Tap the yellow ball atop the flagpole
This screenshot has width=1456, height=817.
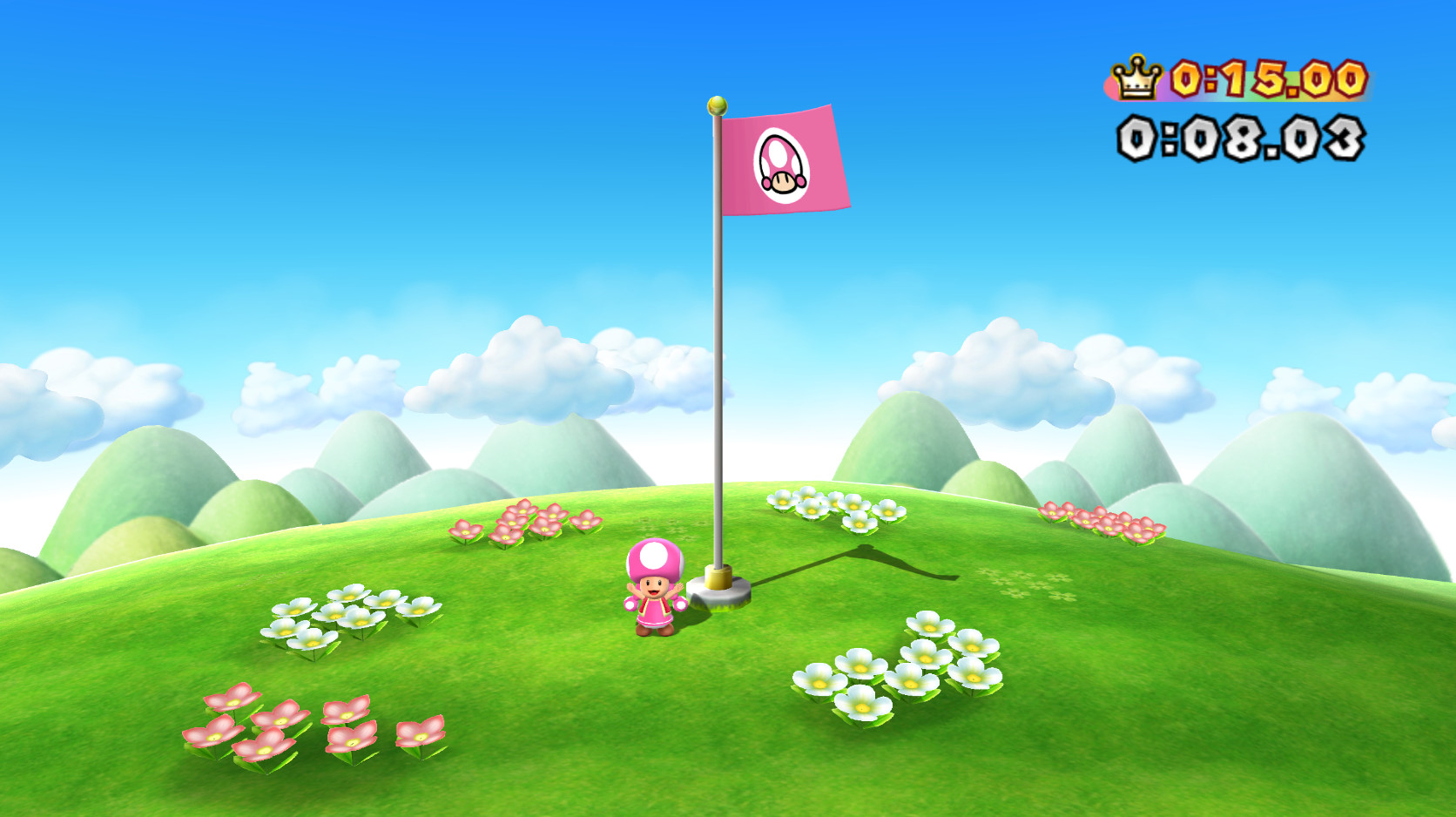(x=718, y=106)
